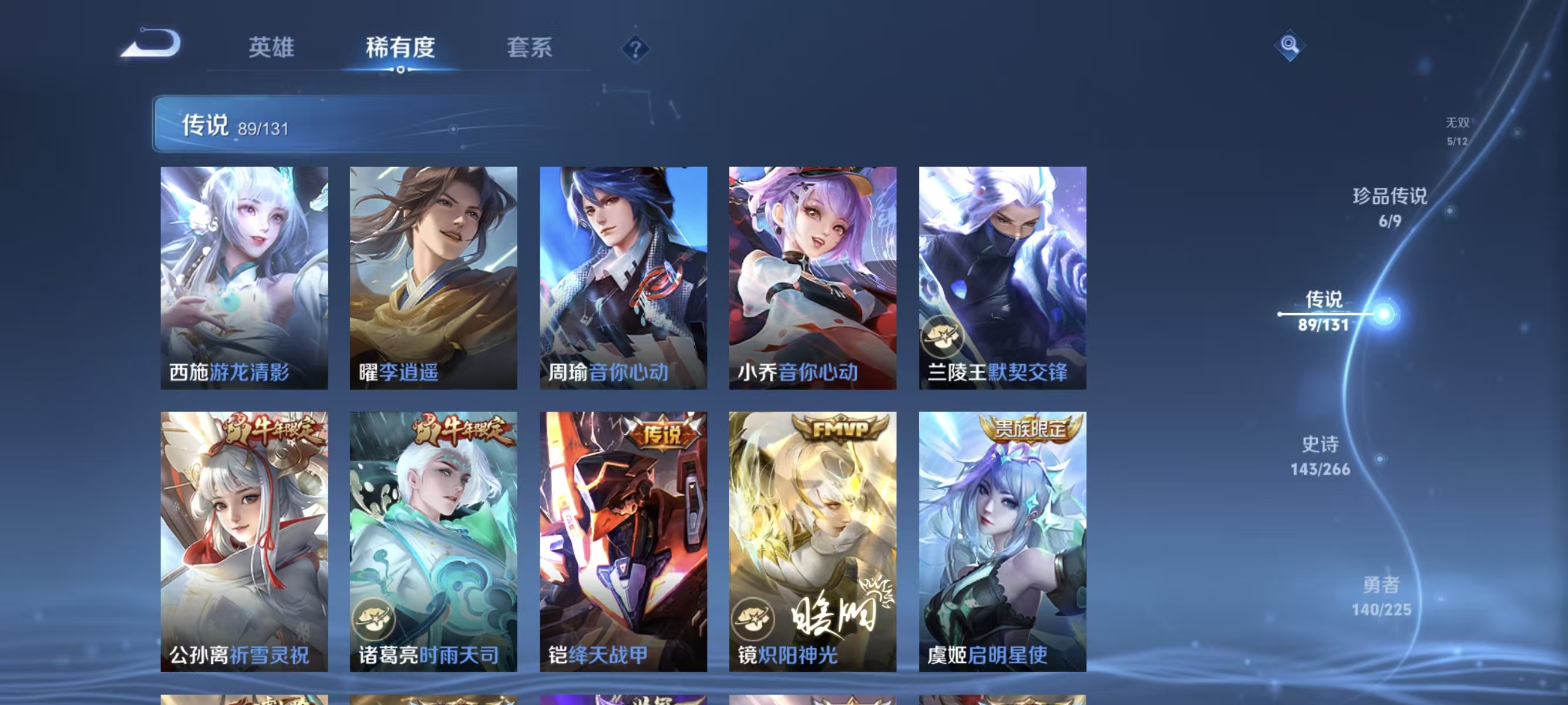Expand the tab indicator dot under 稀有度
Screen dimensions: 1568x705
[400, 70]
